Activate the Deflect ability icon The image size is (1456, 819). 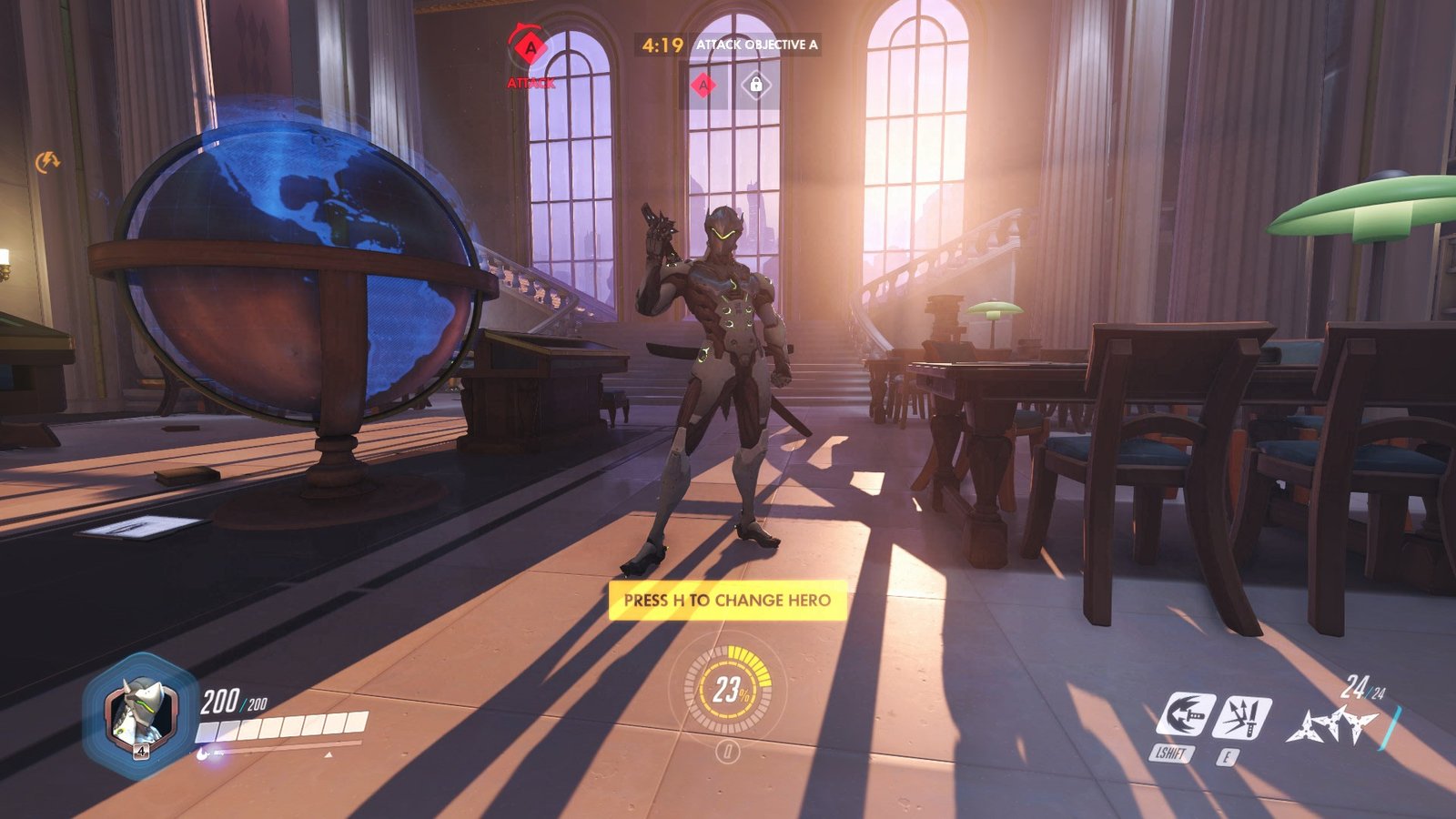click(x=1243, y=717)
